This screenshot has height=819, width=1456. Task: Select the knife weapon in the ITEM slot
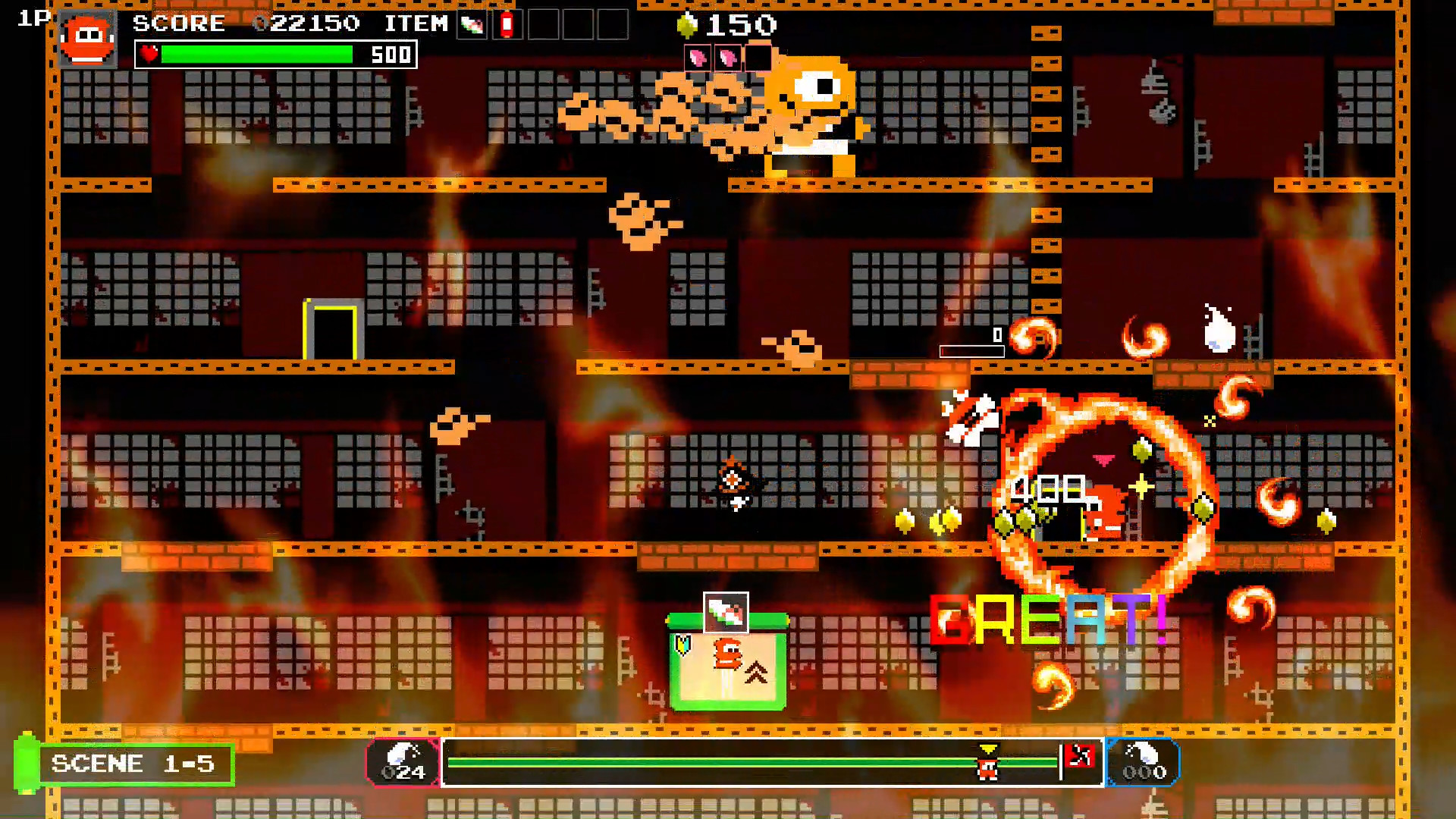(x=472, y=26)
